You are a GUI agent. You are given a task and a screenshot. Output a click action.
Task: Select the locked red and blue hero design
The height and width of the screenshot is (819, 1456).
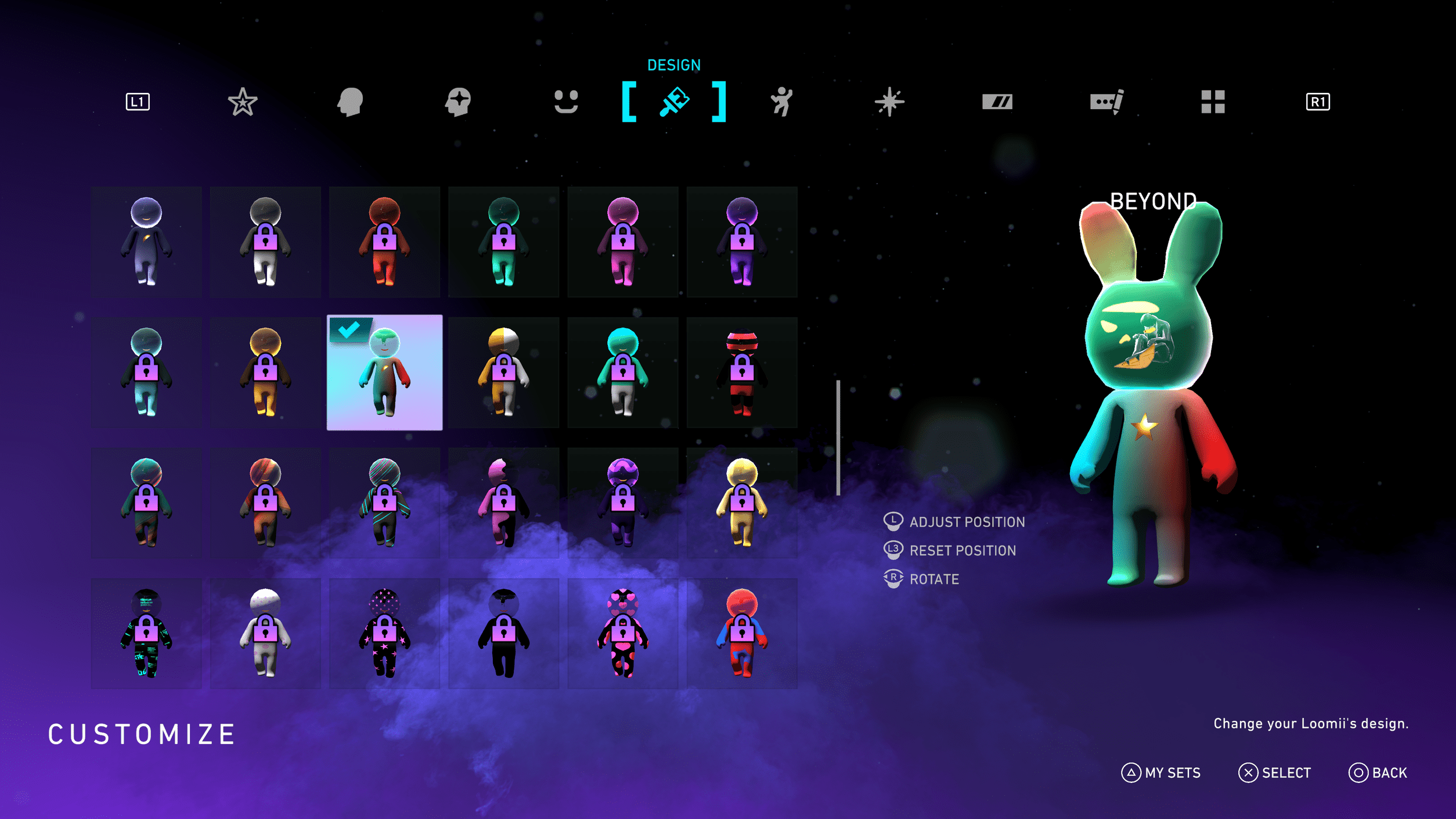tap(741, 633)
